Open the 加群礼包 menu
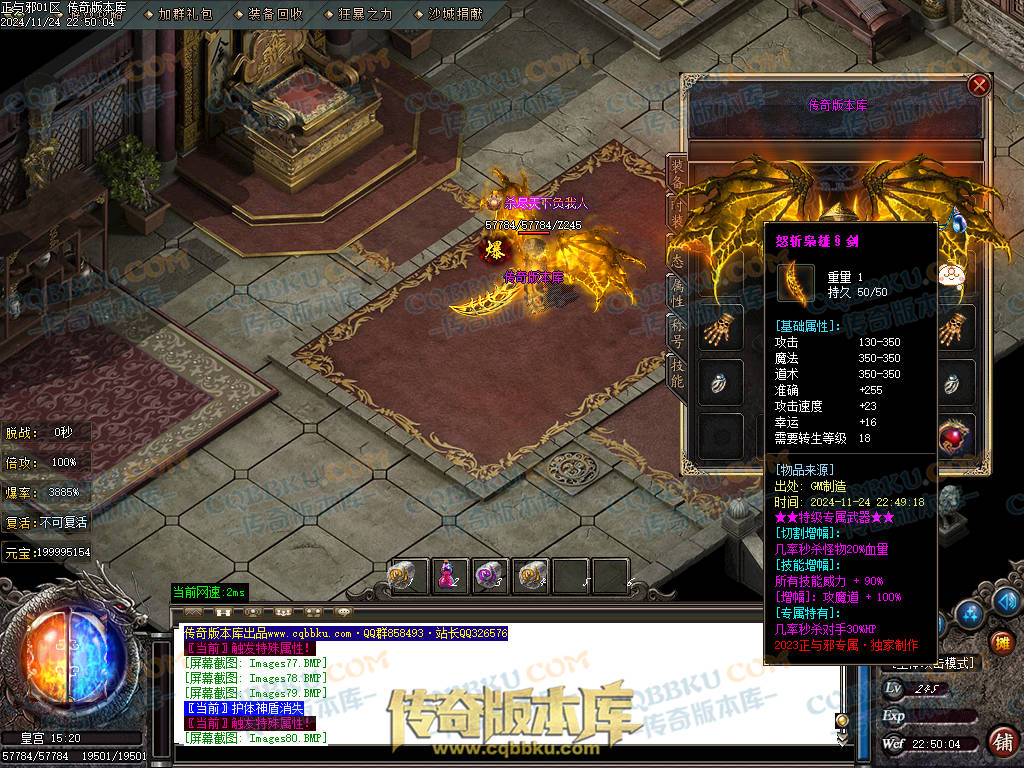The width and height of the screenshot is (1024, 768). [x=185, y=14]
